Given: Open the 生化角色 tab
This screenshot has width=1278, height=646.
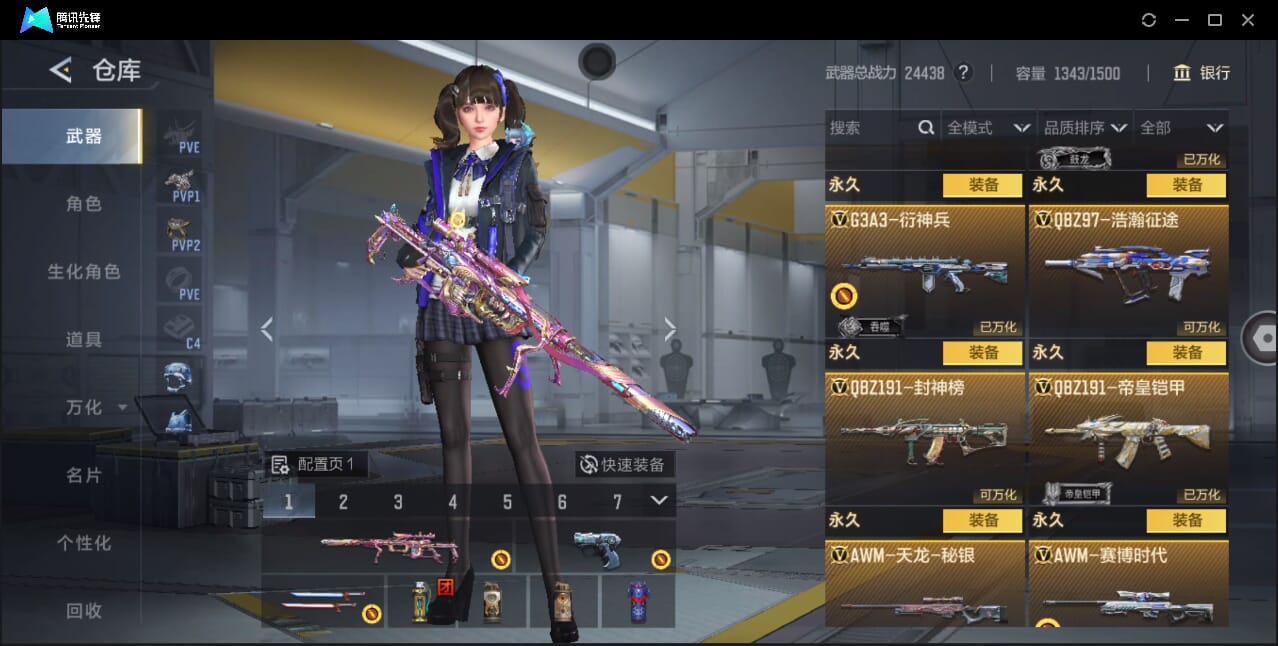Looking at the screenshot, I should coord(84,272).
